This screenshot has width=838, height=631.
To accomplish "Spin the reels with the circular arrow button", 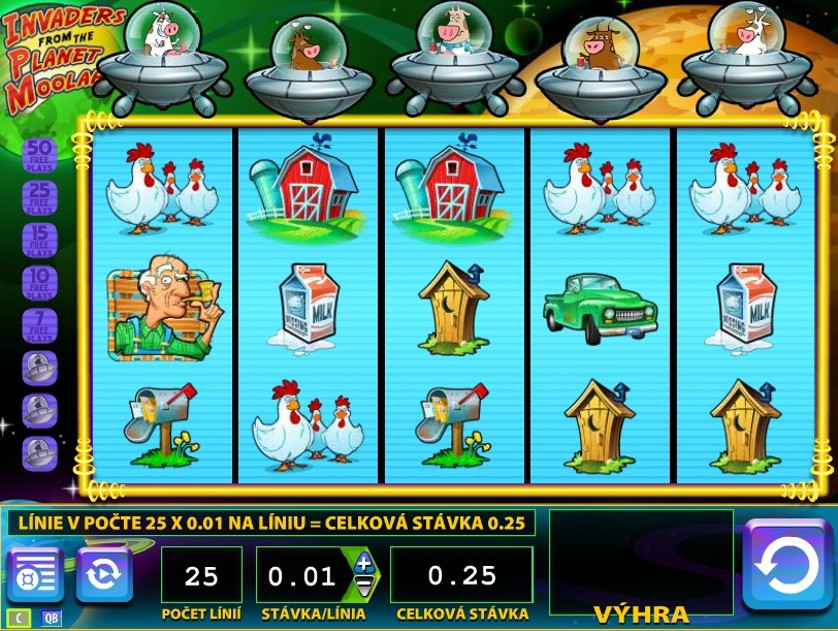I will pyautogui.click(x=786, y=564).
